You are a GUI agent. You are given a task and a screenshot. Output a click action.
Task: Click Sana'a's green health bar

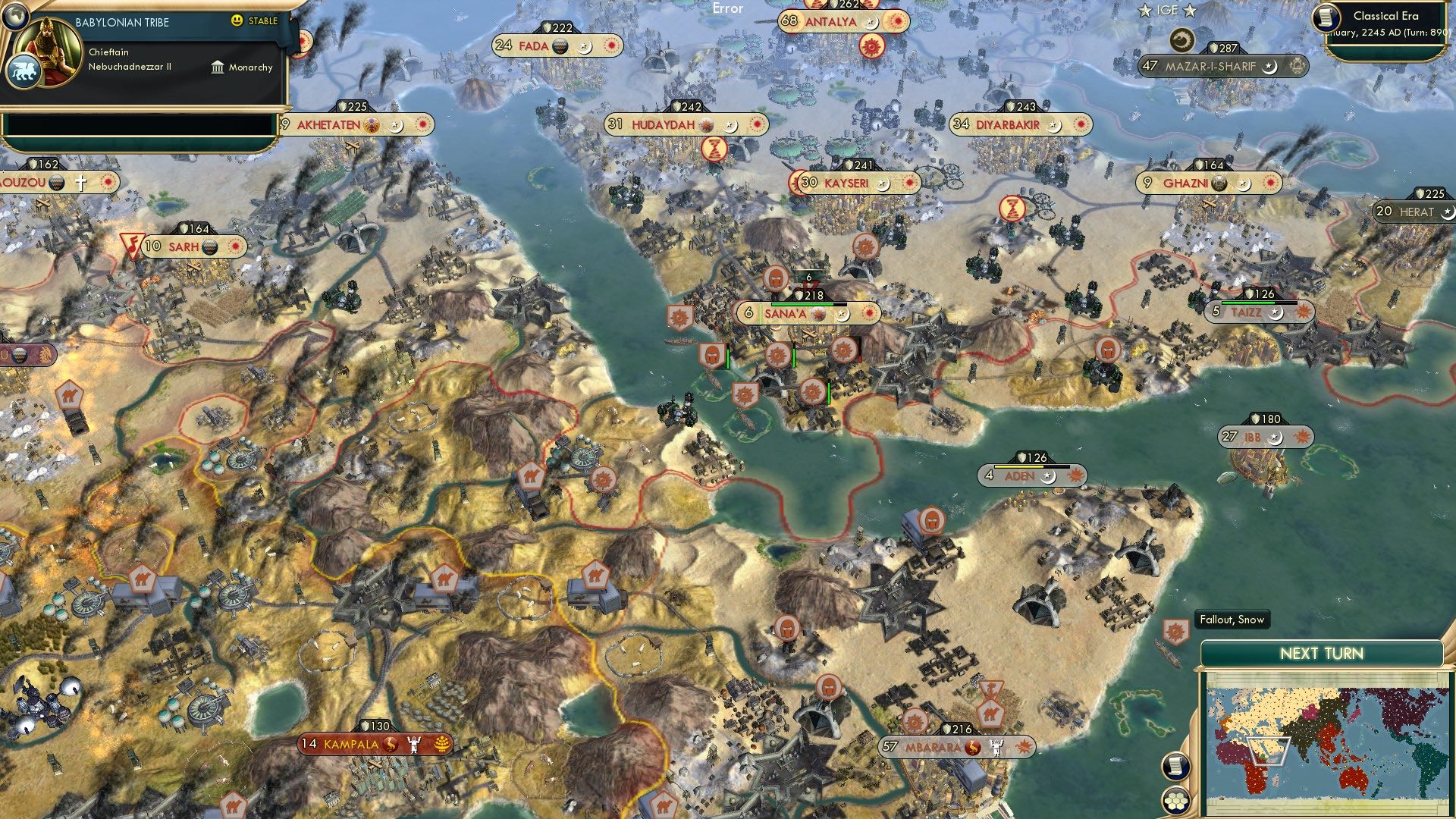(x=802, y=304)
